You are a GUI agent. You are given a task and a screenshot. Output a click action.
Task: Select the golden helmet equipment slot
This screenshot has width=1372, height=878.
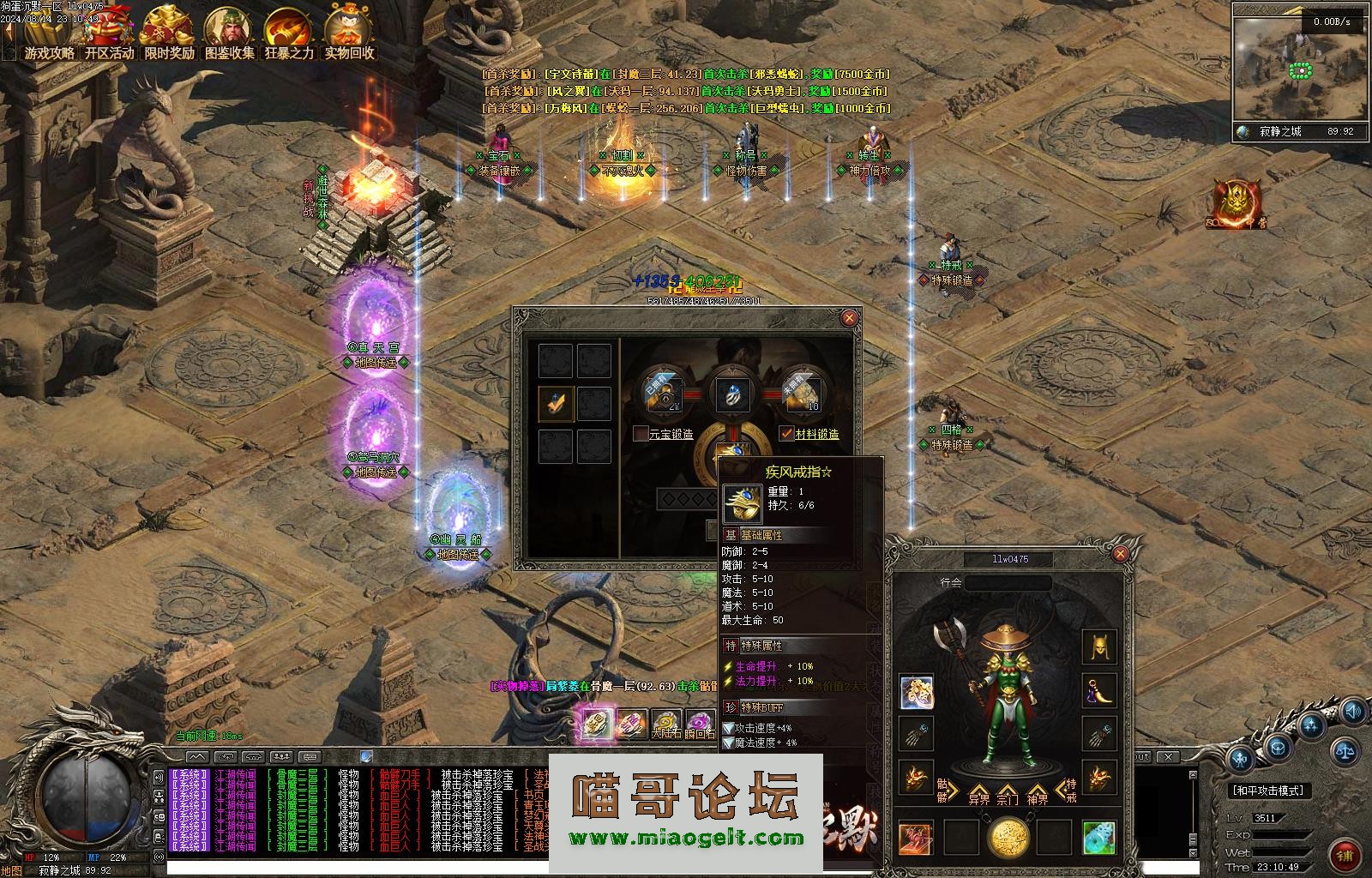pyautogui.click(x=1098, y=646)
